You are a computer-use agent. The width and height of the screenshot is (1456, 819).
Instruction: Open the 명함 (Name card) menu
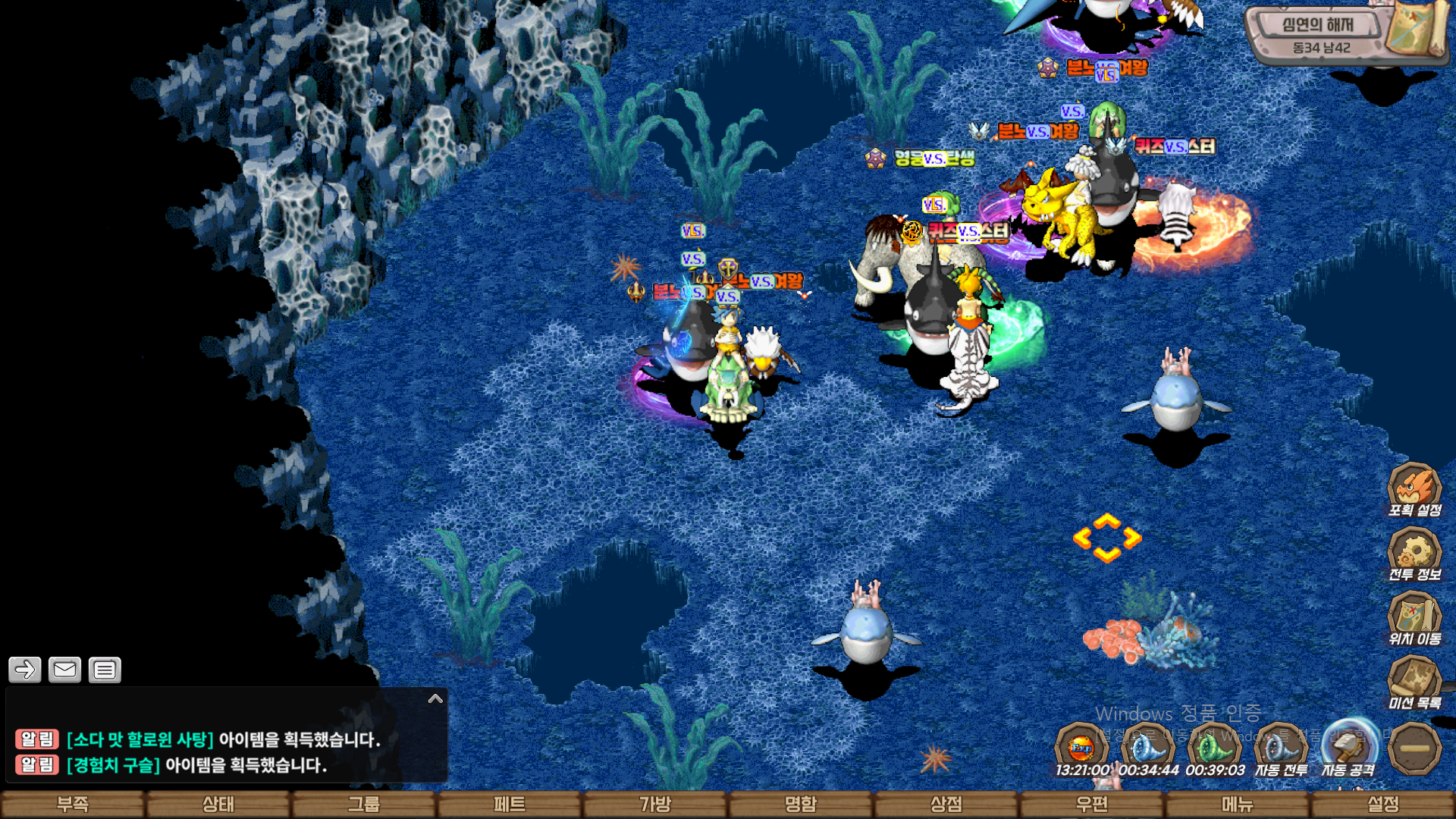click(x=801, y=804)
